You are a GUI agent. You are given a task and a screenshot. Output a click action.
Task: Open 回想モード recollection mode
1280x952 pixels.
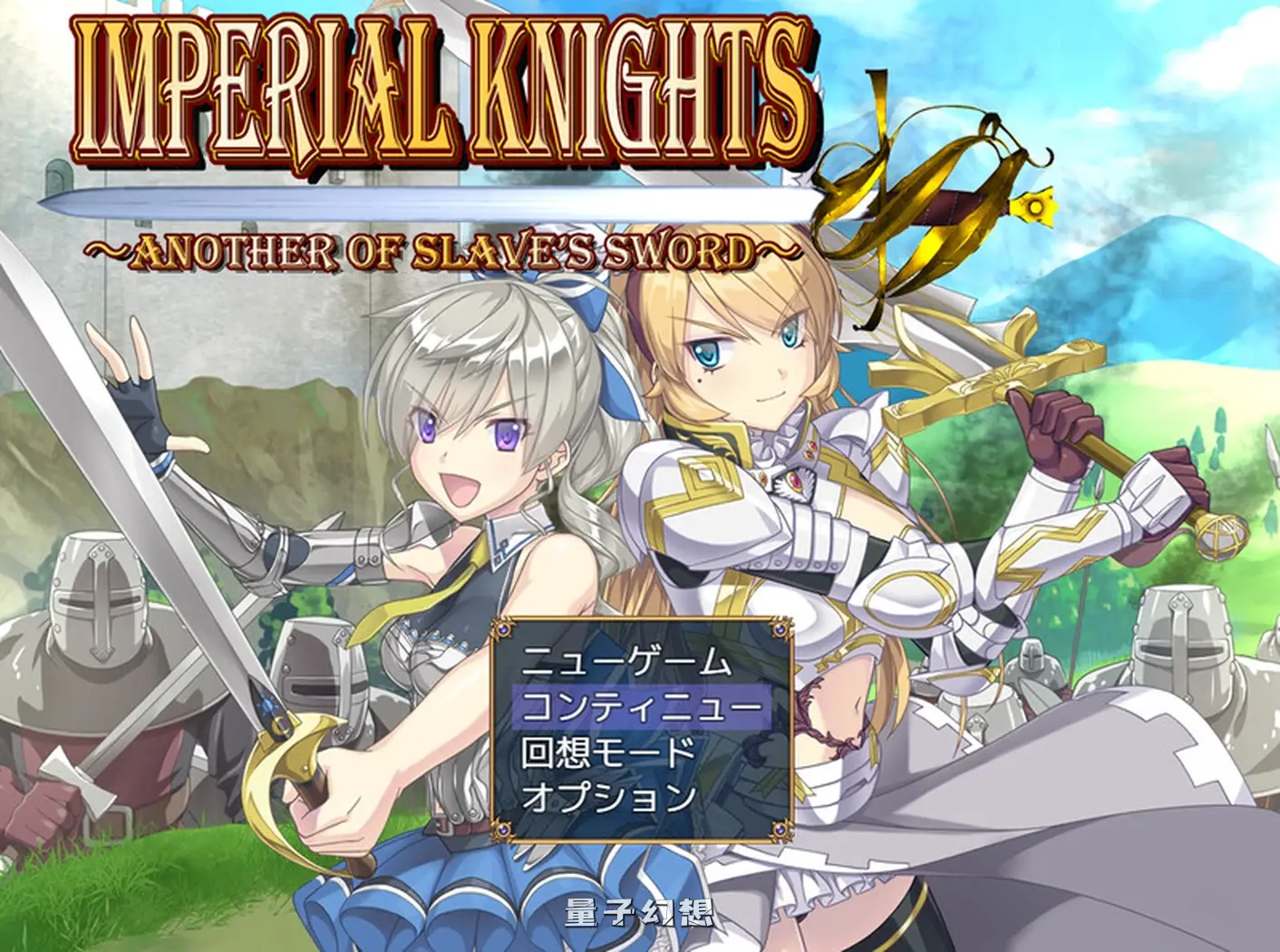pyautogui.click(x=609, y=752)
